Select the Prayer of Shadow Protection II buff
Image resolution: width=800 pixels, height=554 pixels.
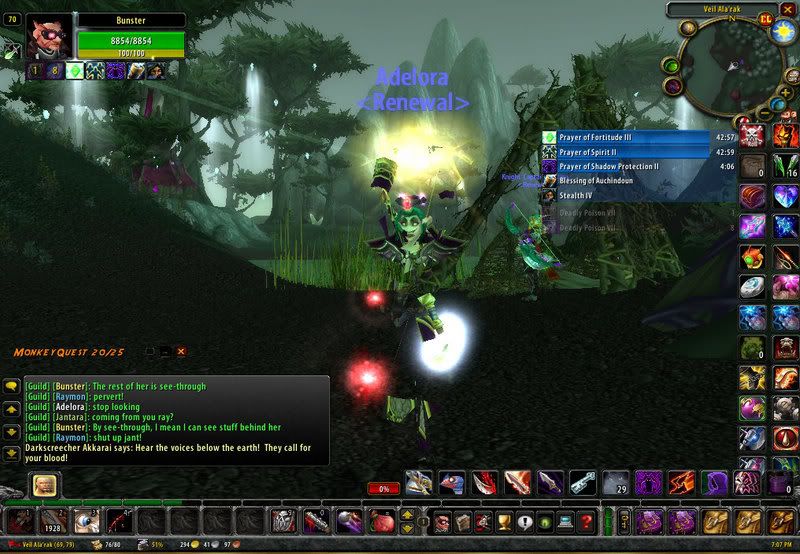point(640,167)
